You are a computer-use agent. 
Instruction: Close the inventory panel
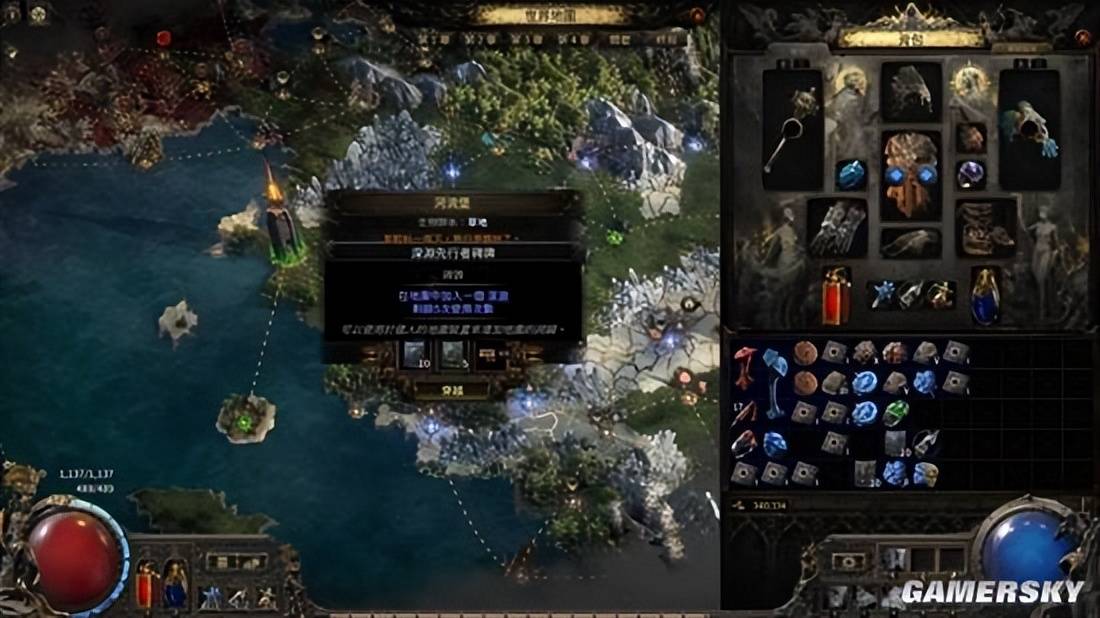(1082, 38)
